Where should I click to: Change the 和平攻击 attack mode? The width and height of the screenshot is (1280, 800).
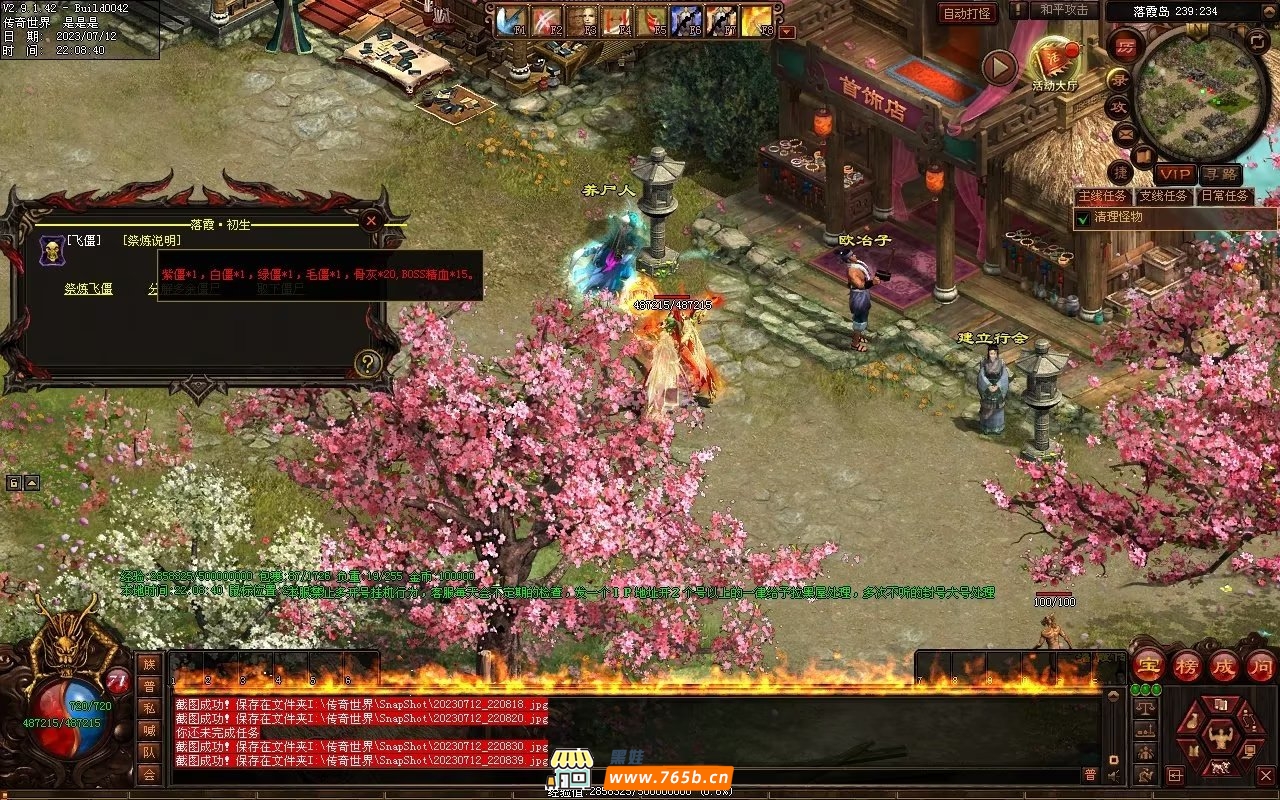tap(1063, 10)
